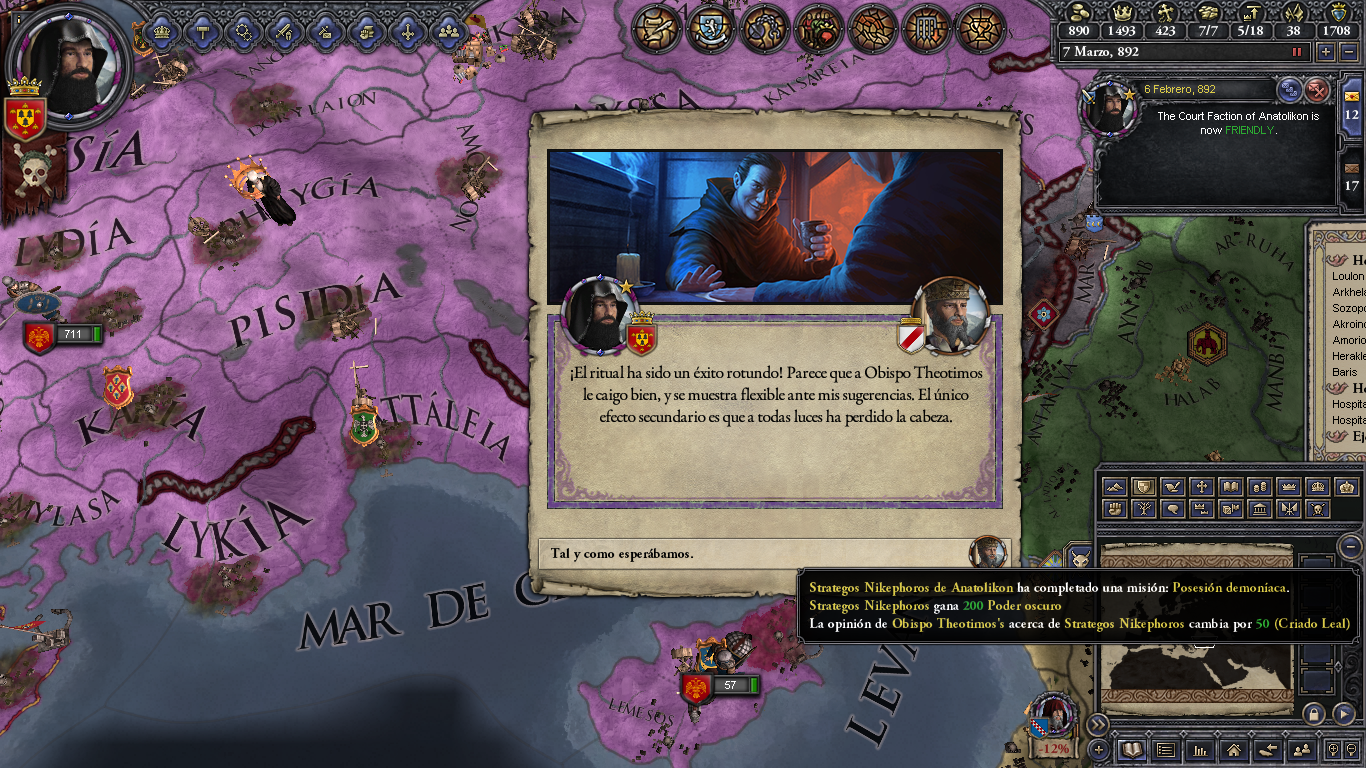Toggle revolt risk map mode with the fist icon

(x=1115, y=509)
